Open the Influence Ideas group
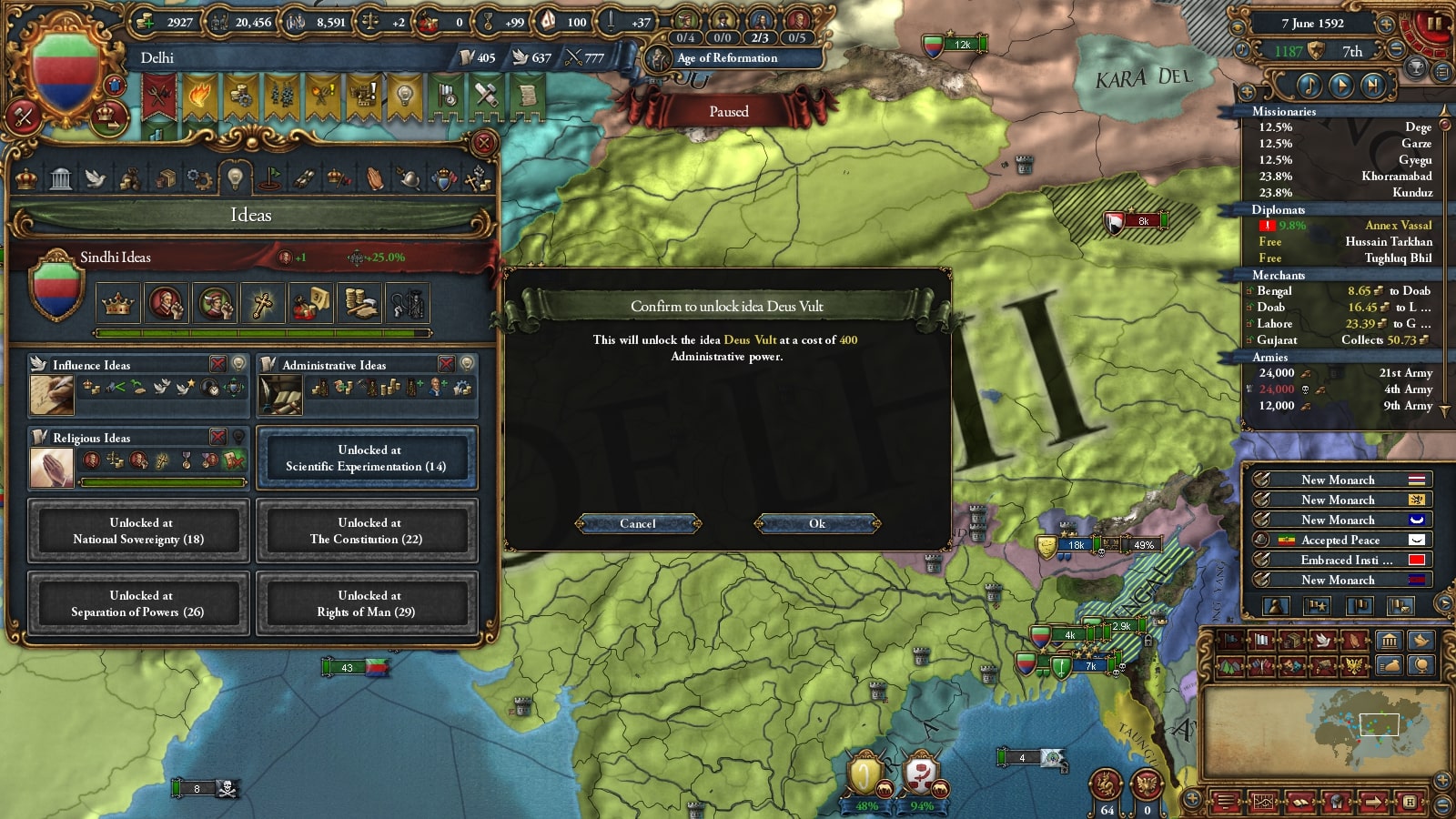The image size is (1456, 819). 91,365
